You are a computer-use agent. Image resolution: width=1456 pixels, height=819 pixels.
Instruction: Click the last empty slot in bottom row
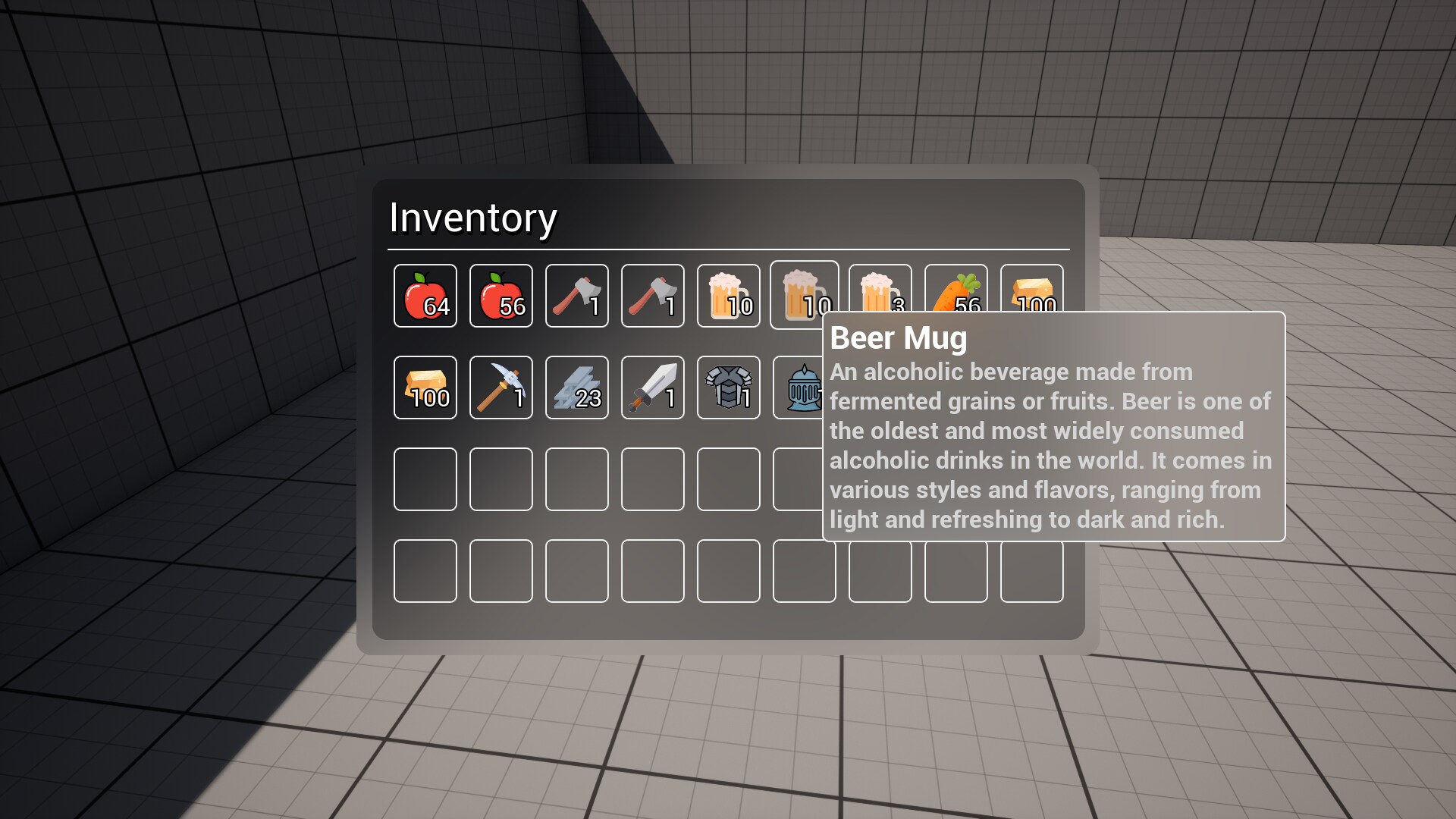pyautogui.click(x=1031, y=571)
